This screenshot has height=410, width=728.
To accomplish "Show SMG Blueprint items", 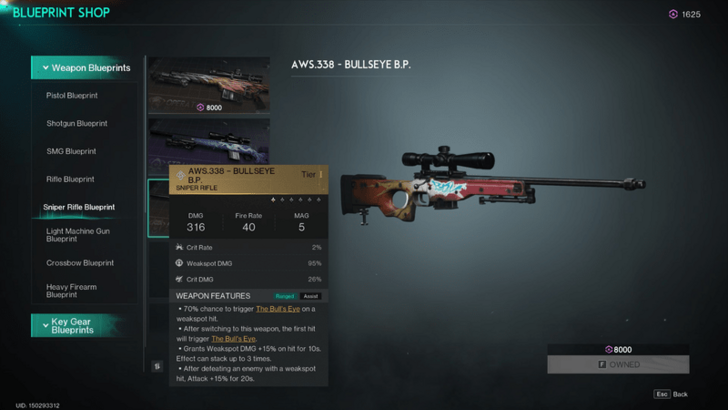I will pos(70,151).
